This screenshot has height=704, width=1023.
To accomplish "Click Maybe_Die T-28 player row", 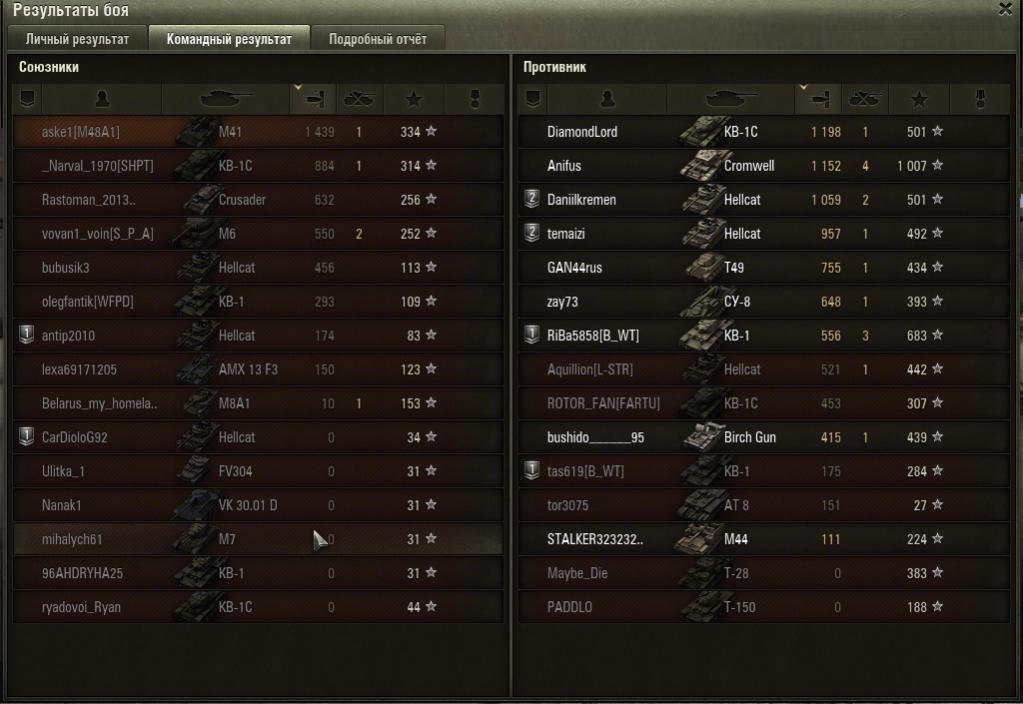I will coord(762,574).
